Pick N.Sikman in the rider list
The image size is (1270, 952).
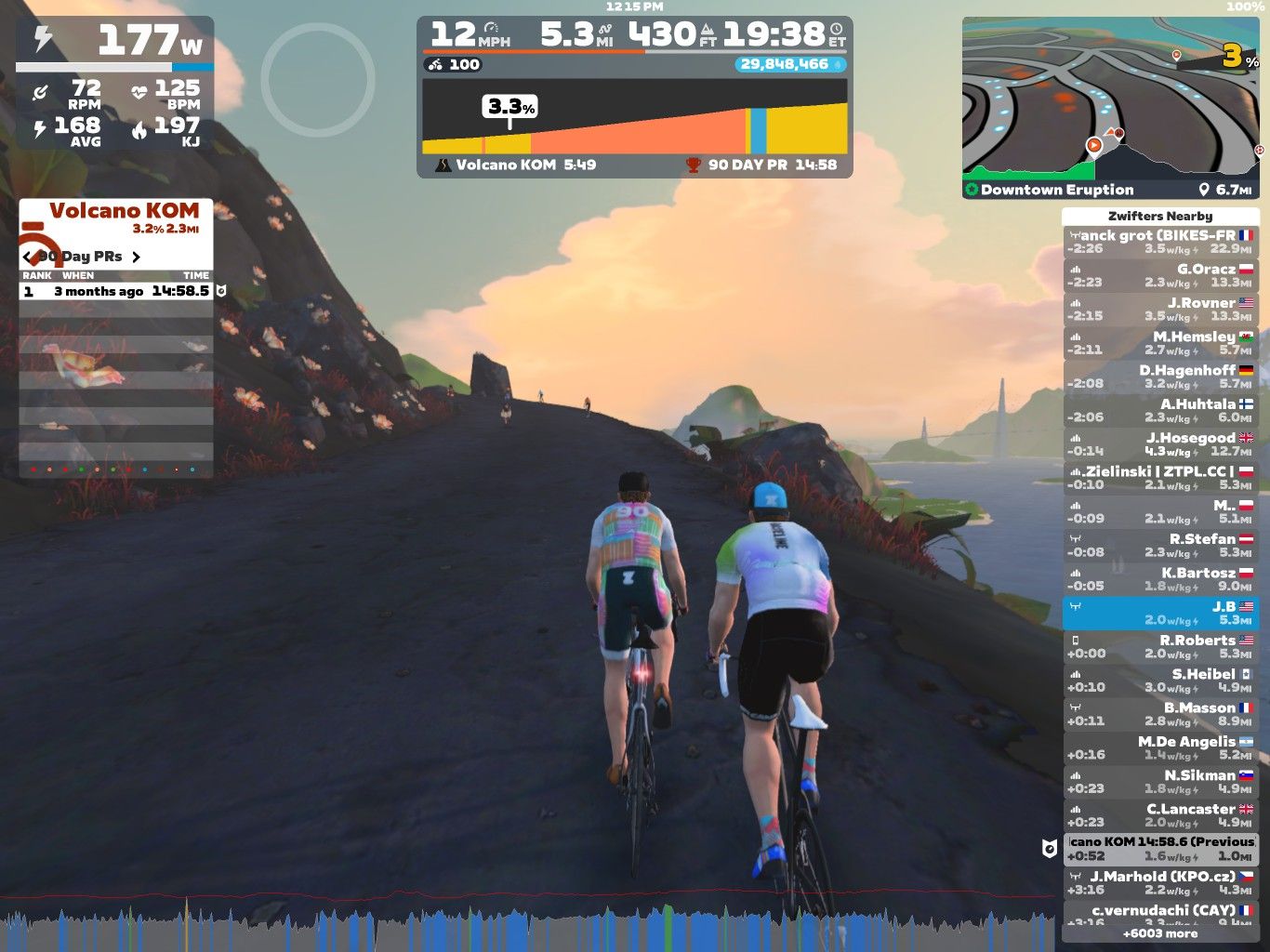point(1160,782)
